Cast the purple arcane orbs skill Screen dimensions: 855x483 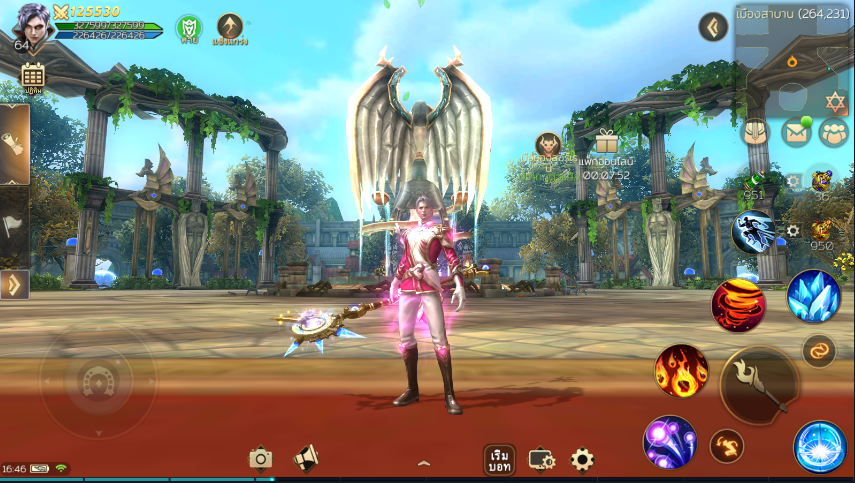point(669,441)
